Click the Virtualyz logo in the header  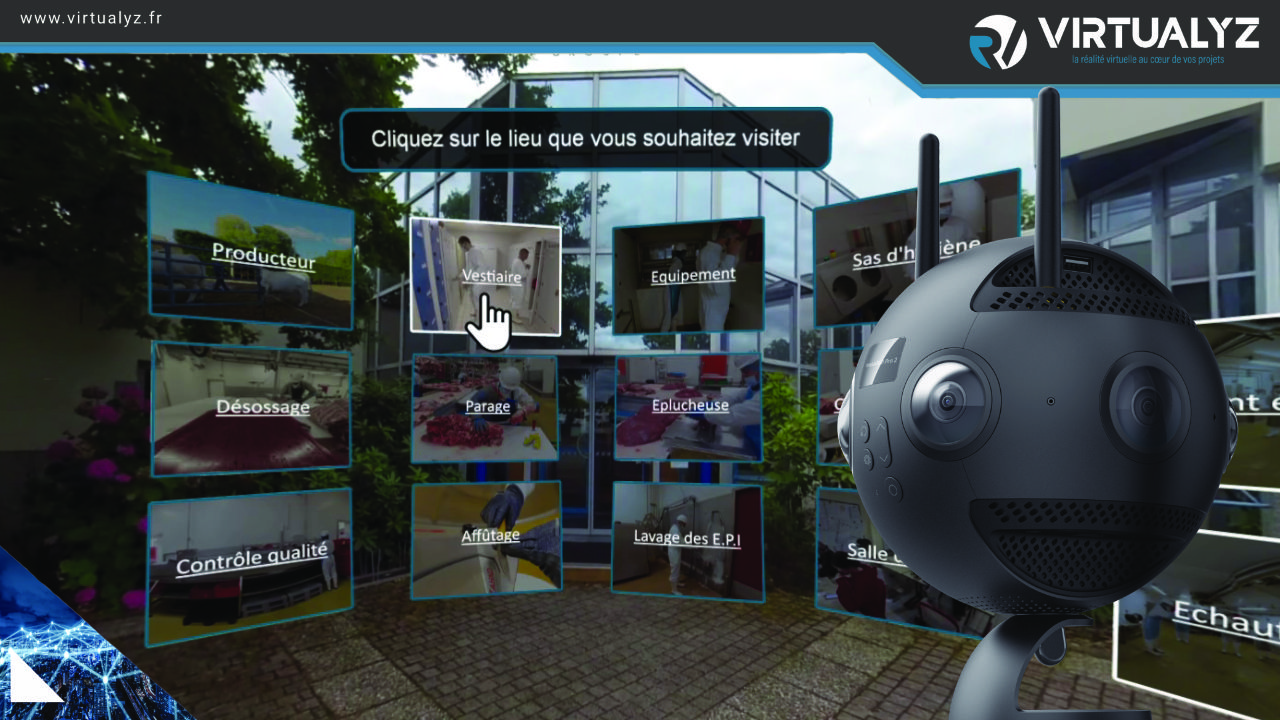pos(1113,40)
